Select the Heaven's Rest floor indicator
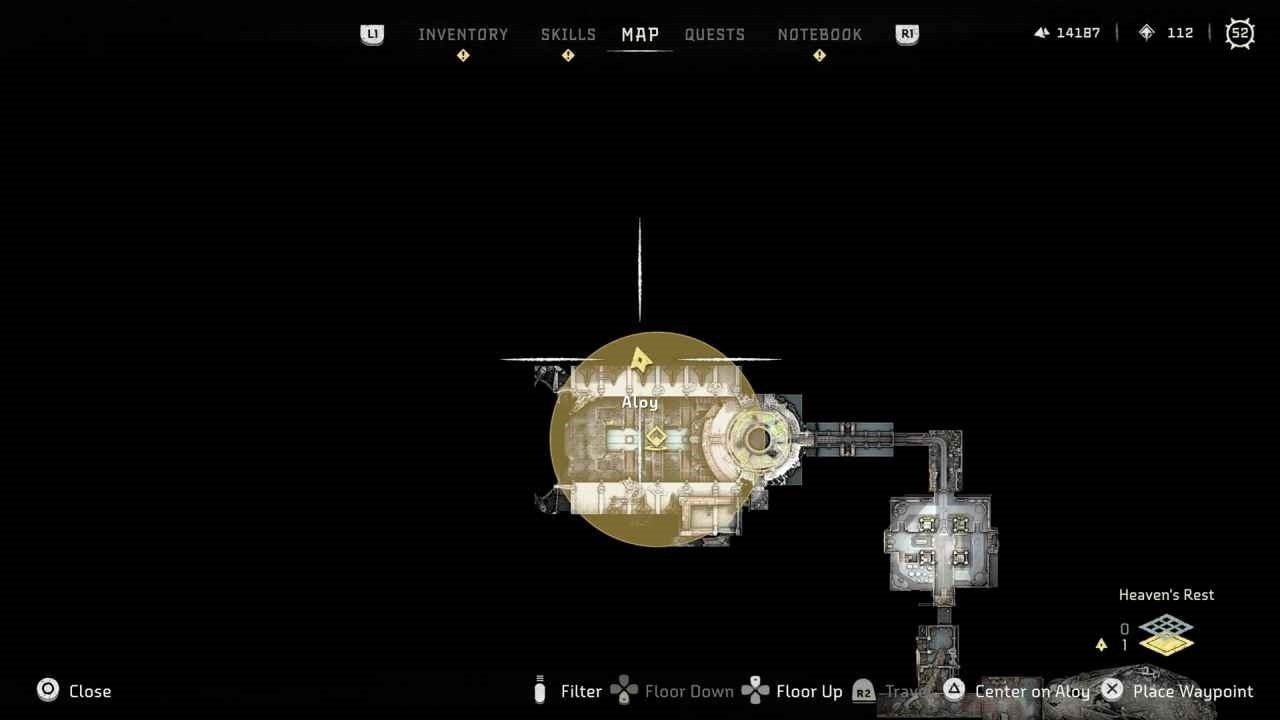 tap(1166, 634)
